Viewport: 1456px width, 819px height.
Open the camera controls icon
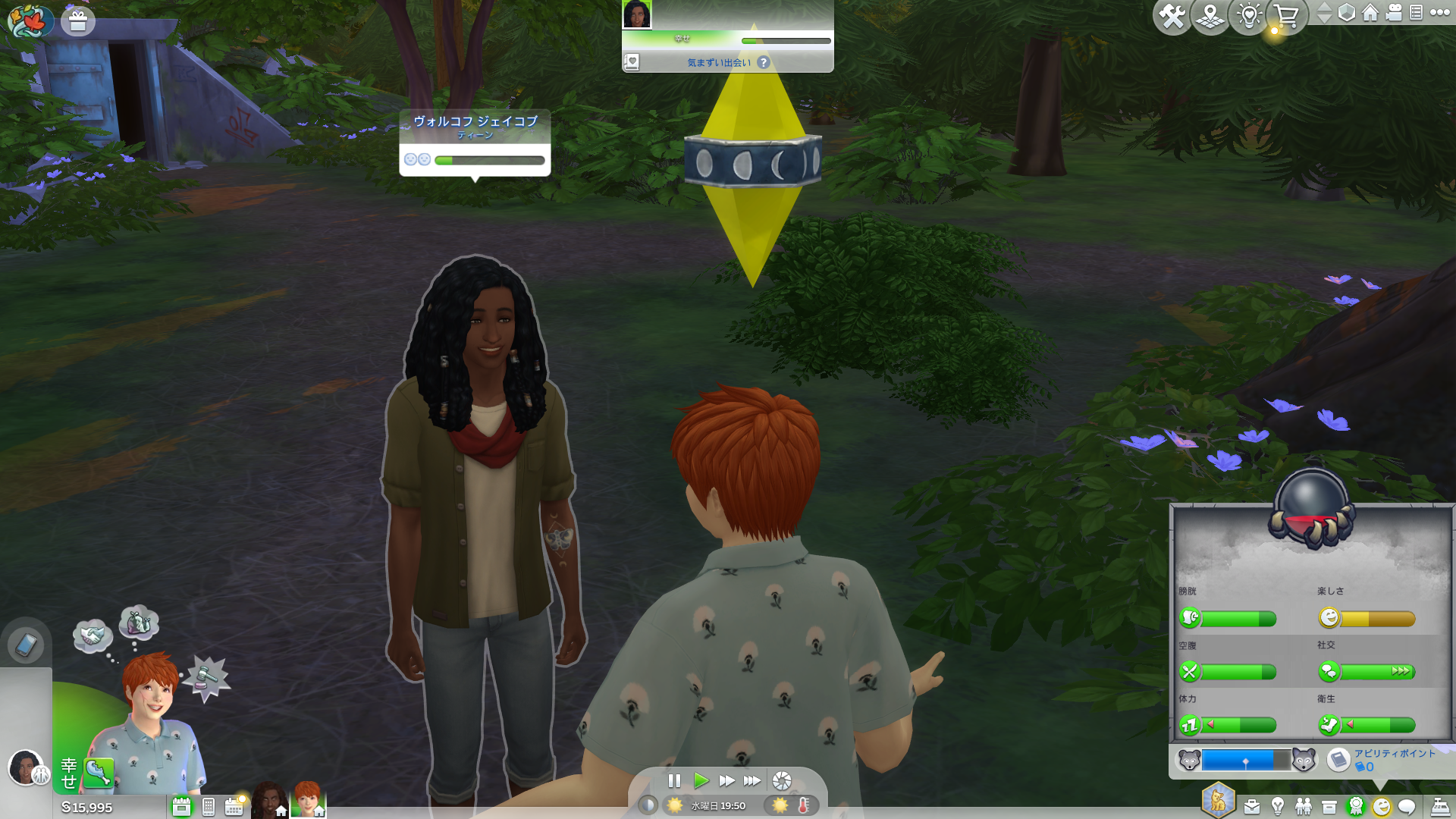1394,13
